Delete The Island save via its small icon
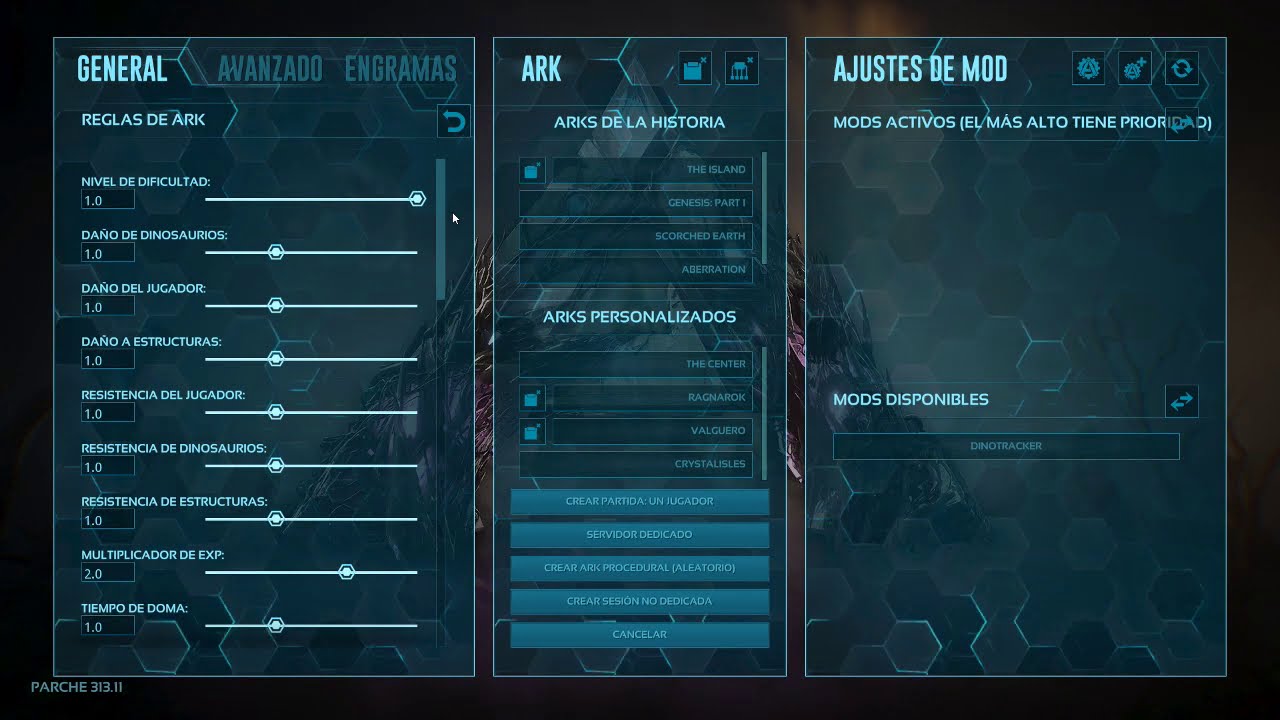The image size is (1280, 720). [x=531, y=170]
